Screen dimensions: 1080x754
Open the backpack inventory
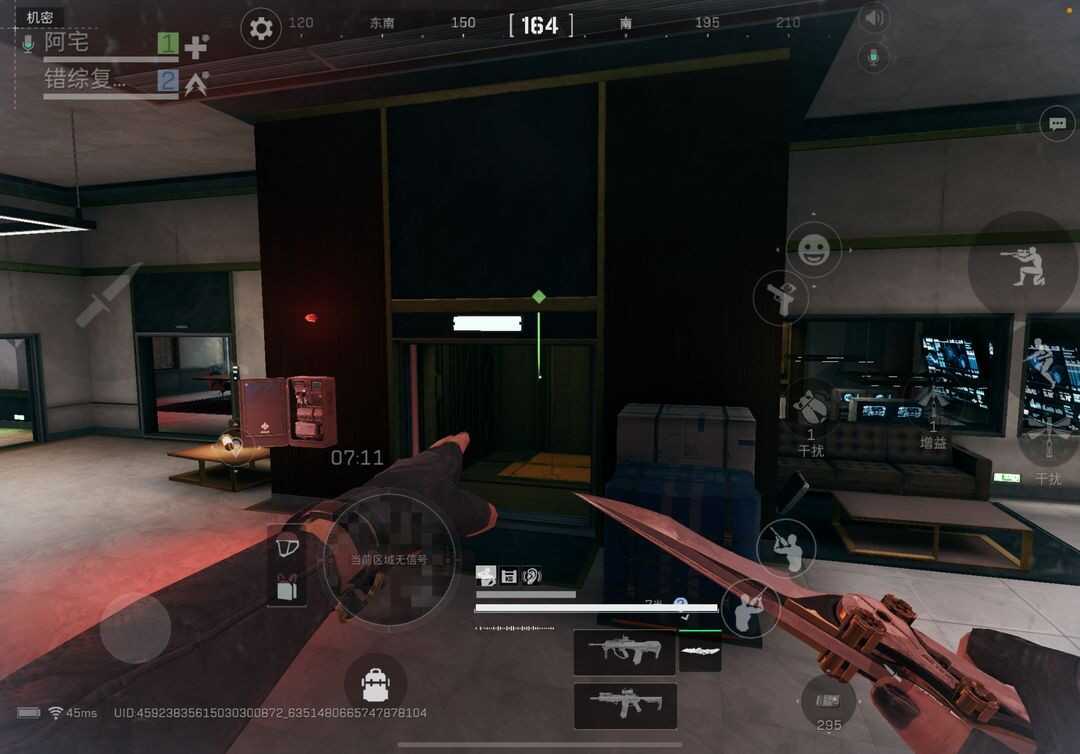coord(375,685)
